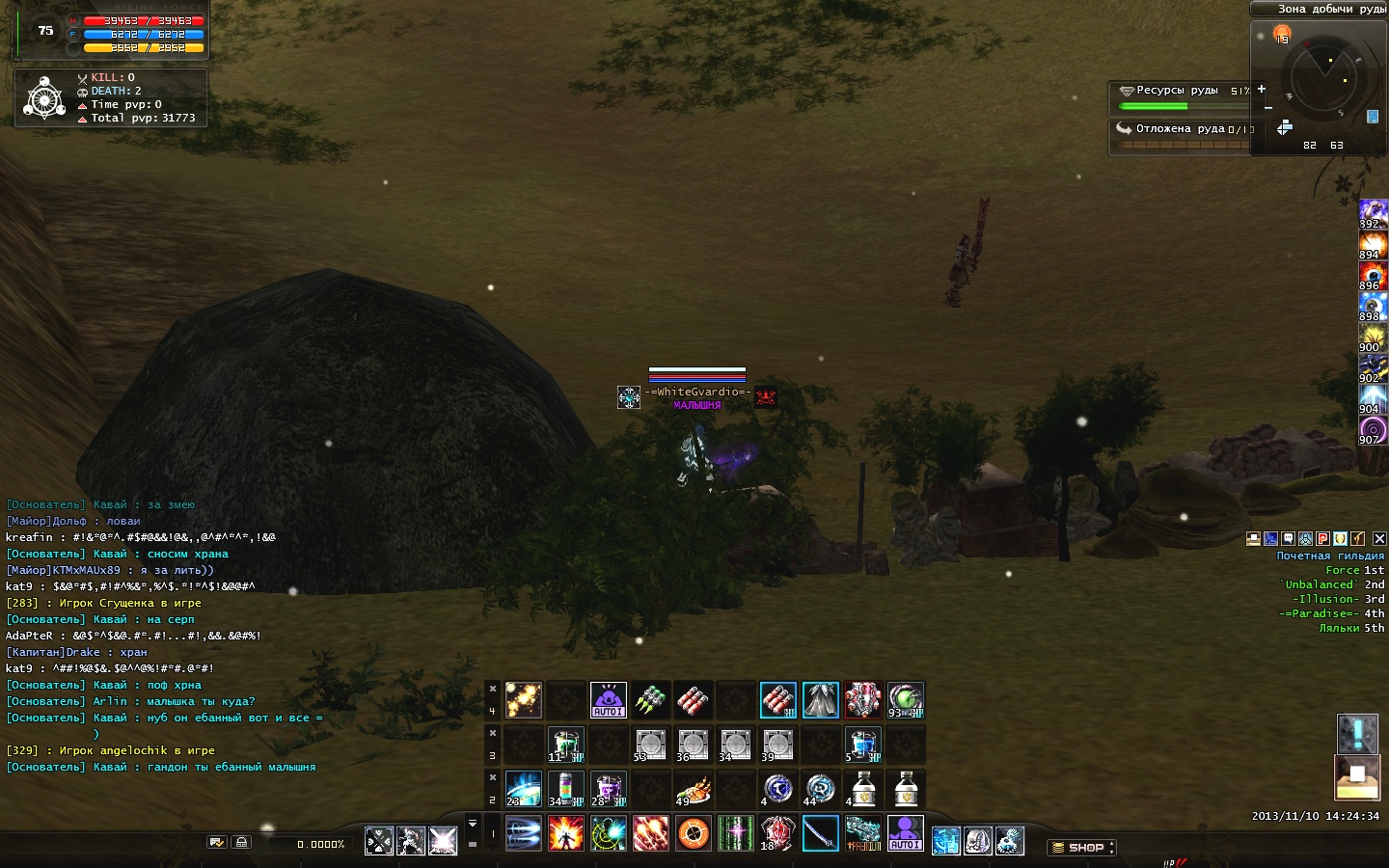
Task: Click the buff icon labeled 907
Action: click(x=1373, y=429)
